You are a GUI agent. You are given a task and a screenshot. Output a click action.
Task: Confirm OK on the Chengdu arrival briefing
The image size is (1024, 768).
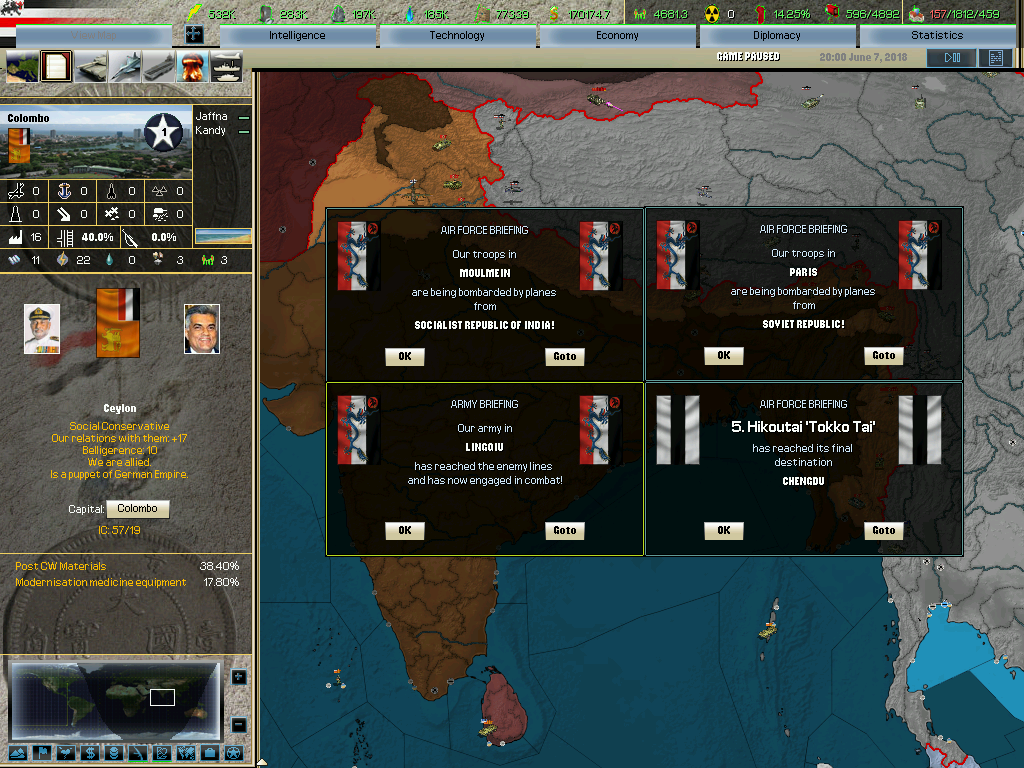[724, 531]
